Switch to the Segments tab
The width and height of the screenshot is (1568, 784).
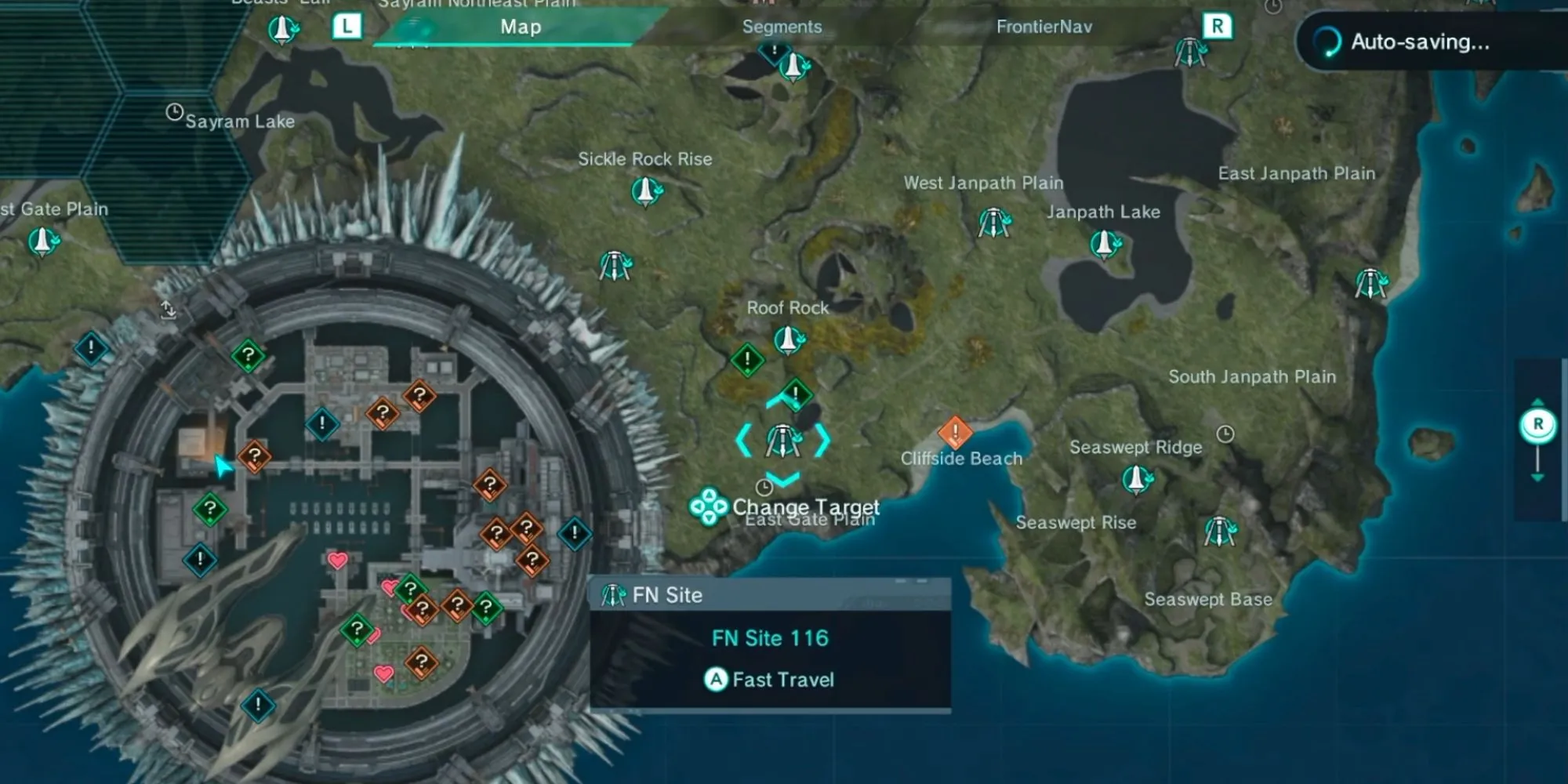[782, 27]
